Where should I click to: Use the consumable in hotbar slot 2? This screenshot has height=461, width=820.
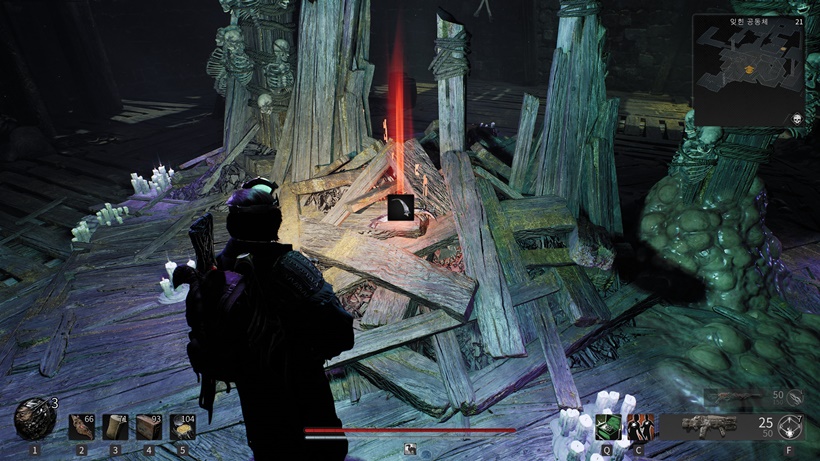coord(81,427)
